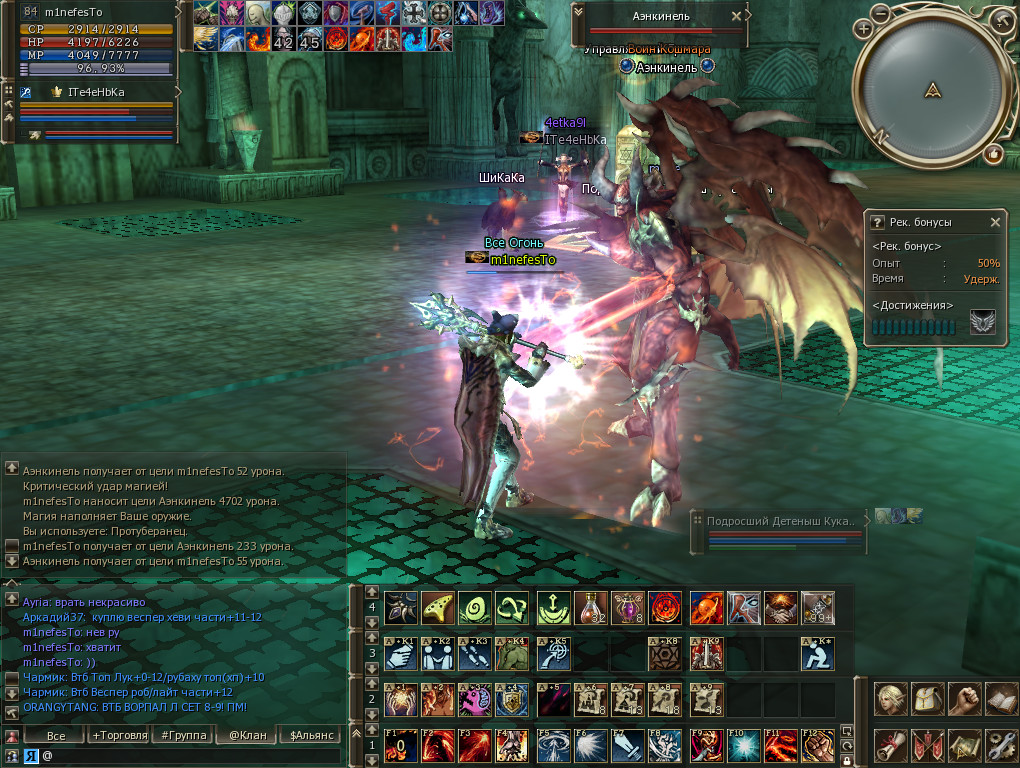Select party member ITe4eHbKa in party panel
1020x768 pixels.
[96, 92]
